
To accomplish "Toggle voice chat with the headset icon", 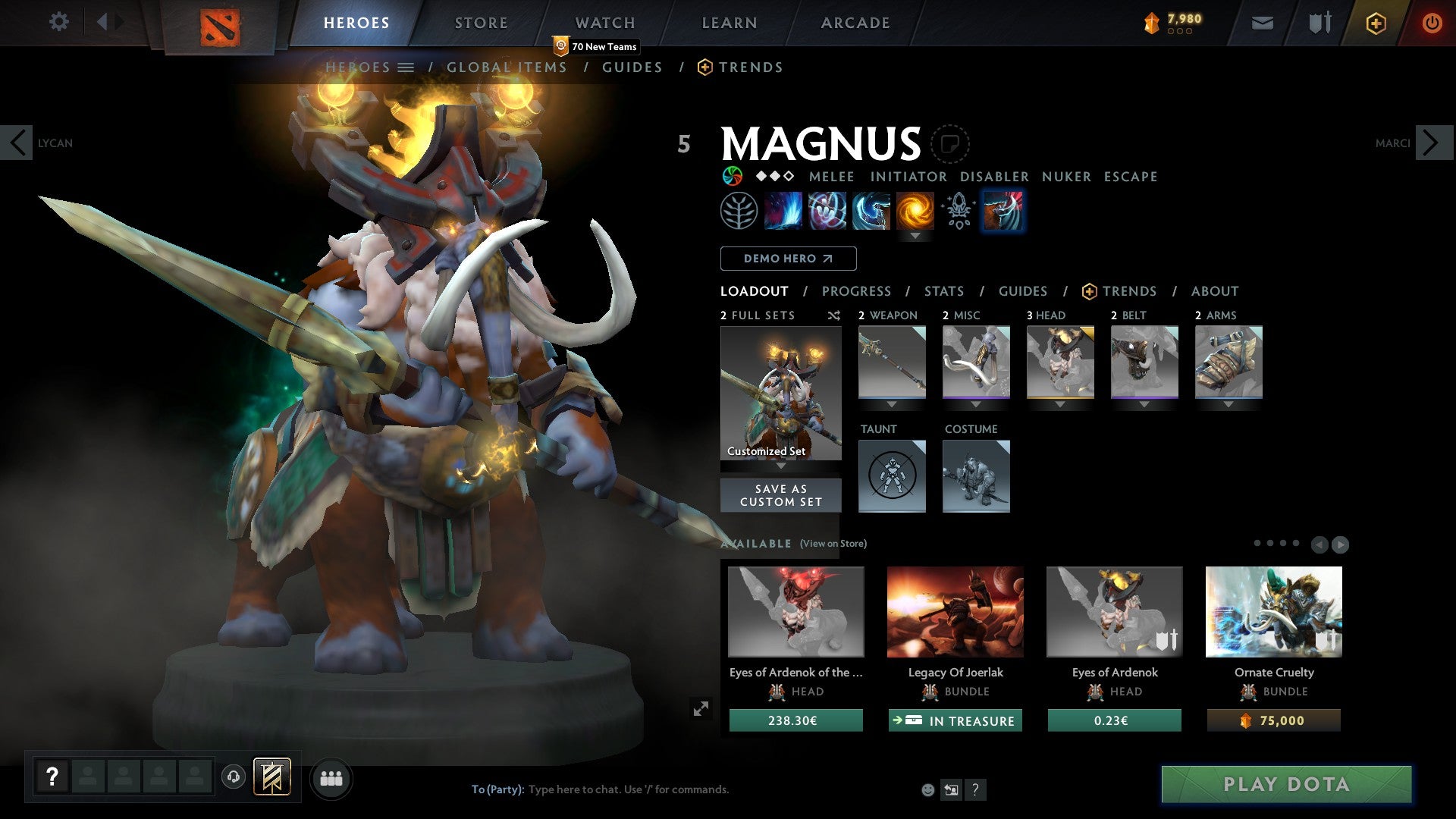I will coord(233,778).
